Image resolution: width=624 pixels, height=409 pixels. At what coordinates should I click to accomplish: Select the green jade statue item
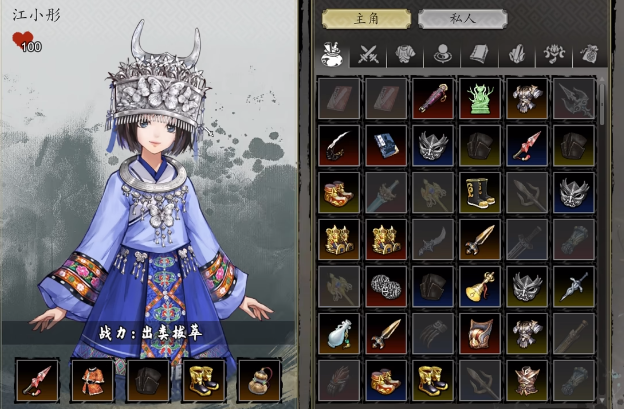tap(480, 98)
